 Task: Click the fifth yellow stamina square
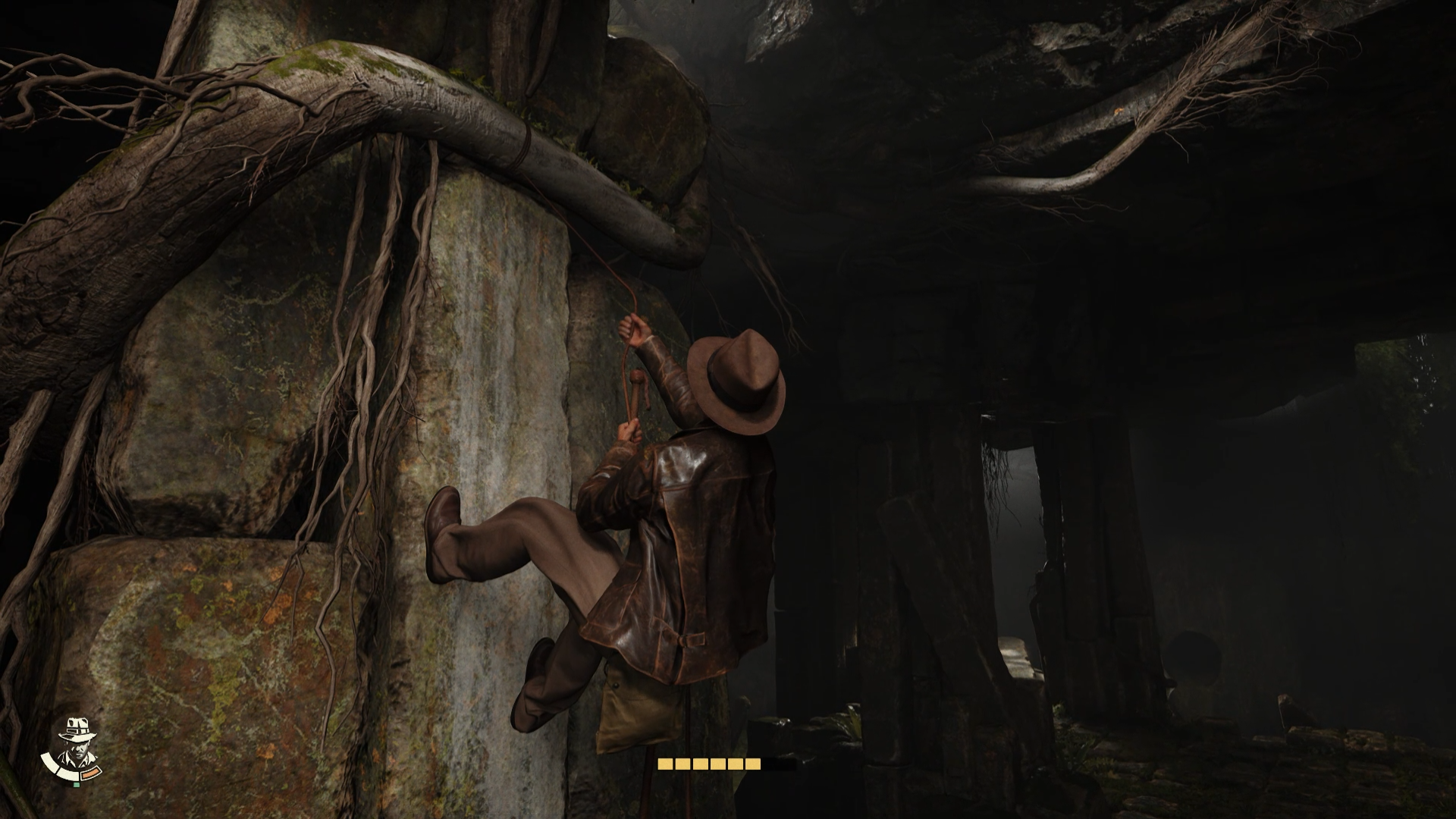(736, 764)
